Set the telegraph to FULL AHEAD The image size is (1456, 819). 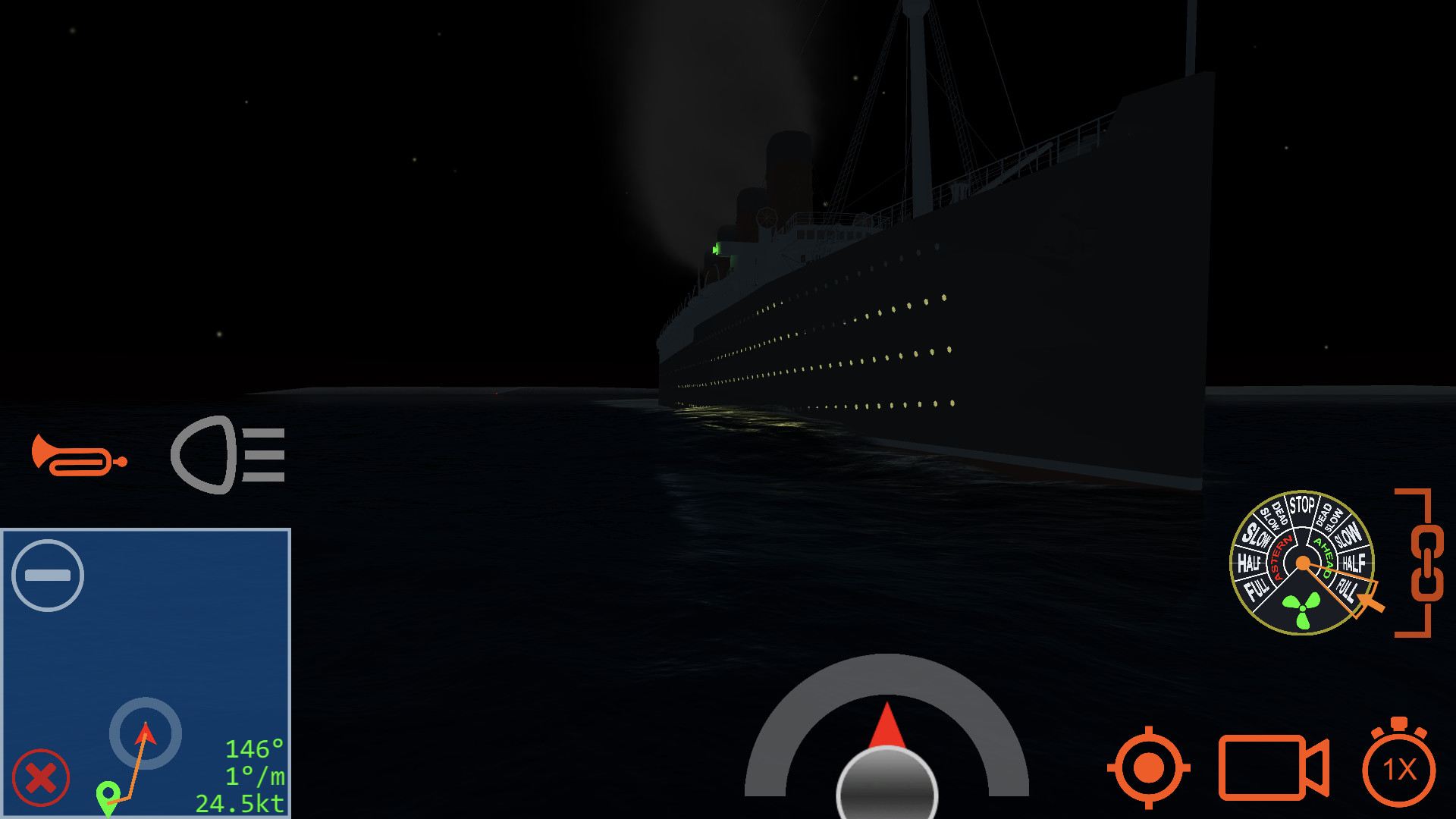pyautogui.click(x=1348, y=587)
